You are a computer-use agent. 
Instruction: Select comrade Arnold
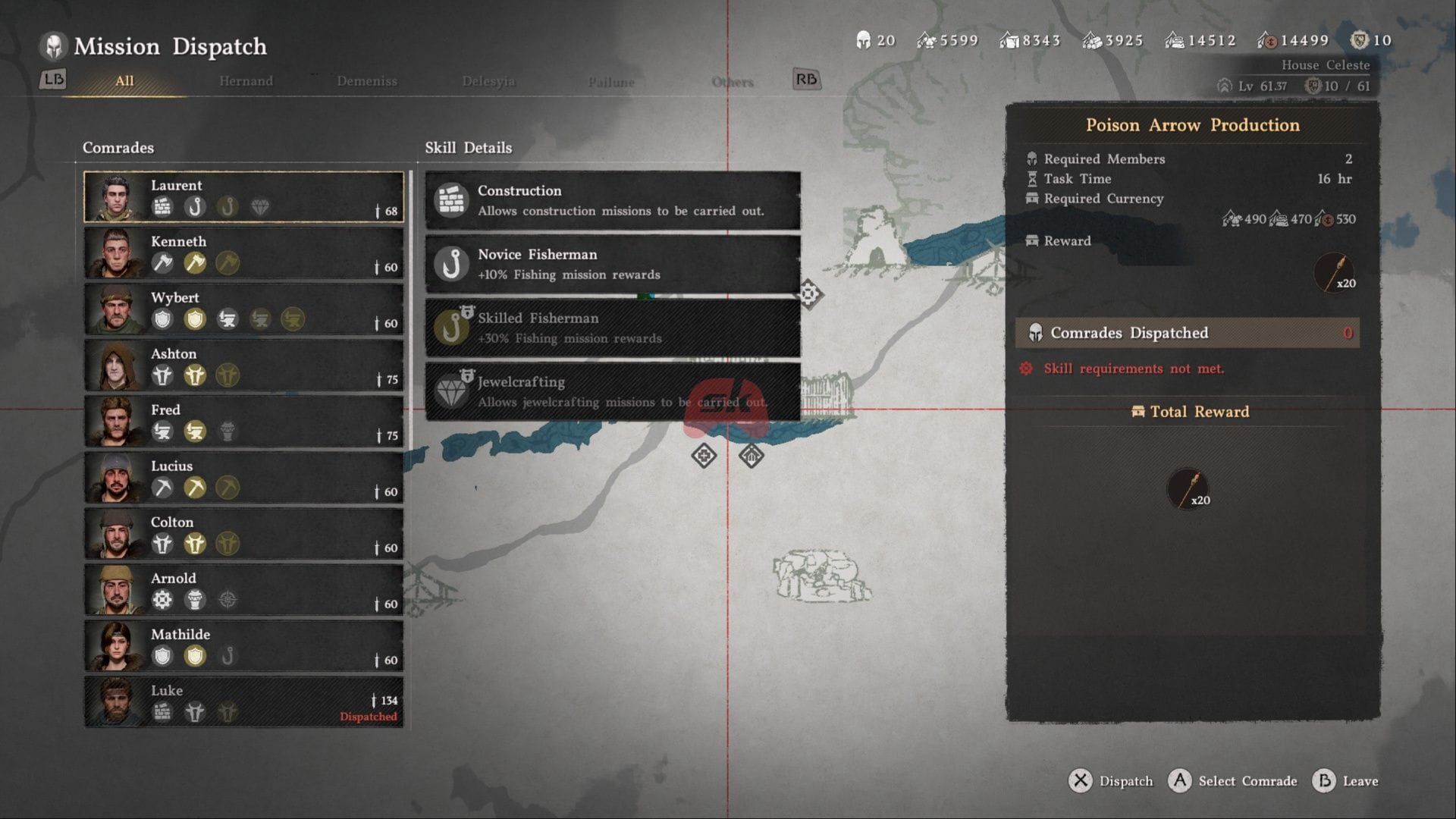(x=243, y=589)
